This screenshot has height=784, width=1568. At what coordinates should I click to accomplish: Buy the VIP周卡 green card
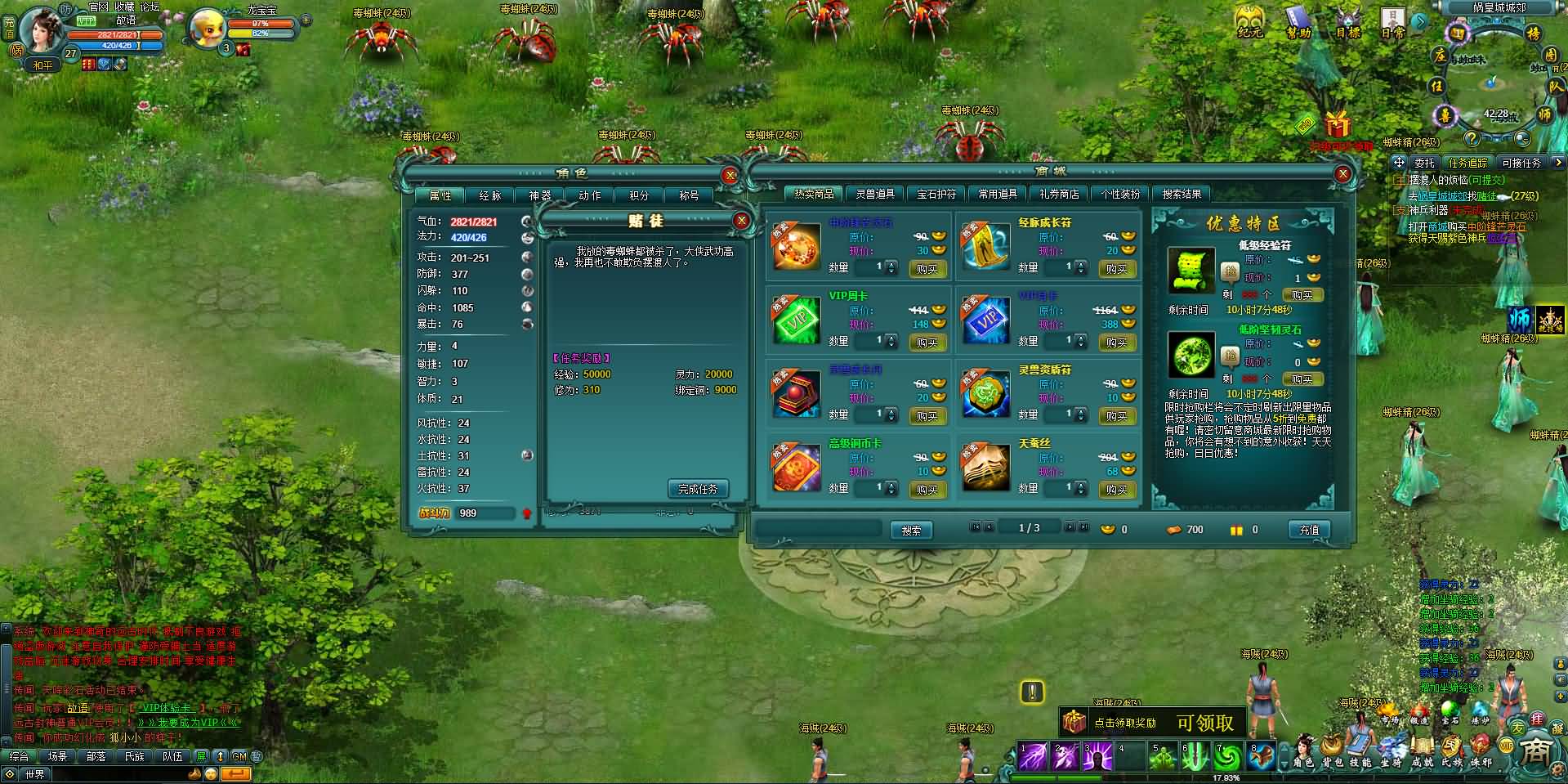(927, 343)
